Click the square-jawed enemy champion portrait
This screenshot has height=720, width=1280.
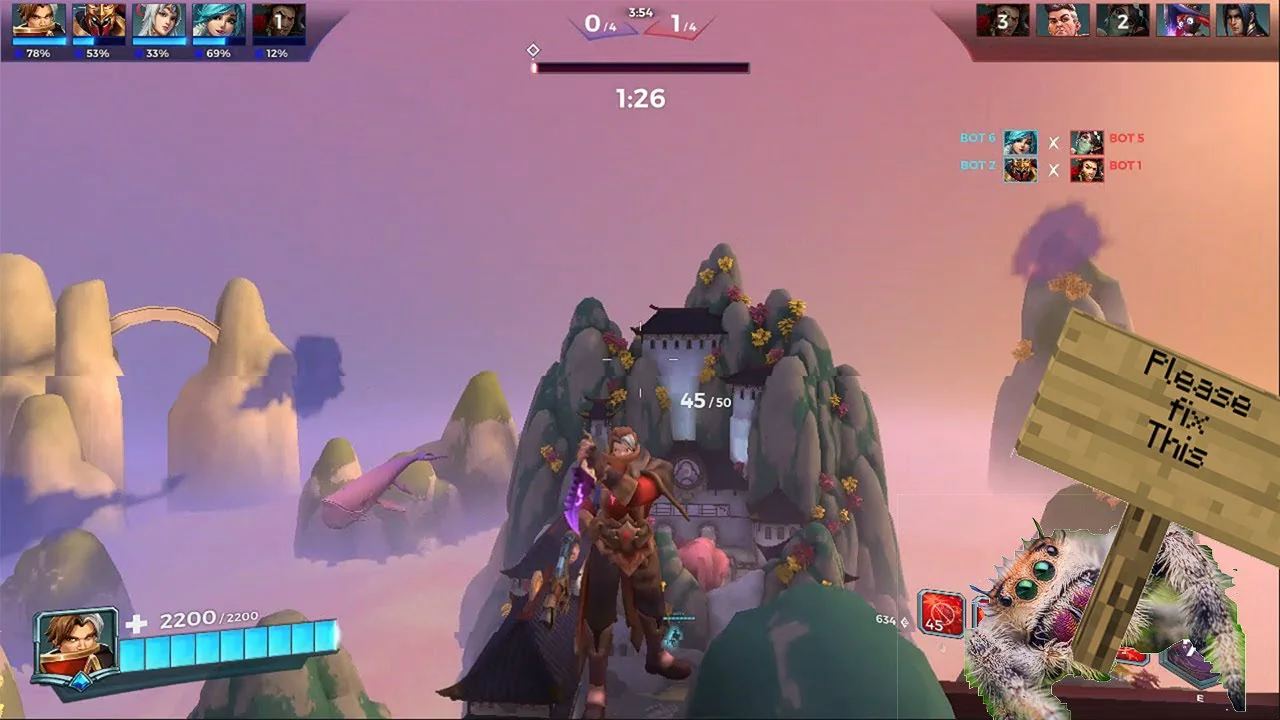(x=1063, y=20)
